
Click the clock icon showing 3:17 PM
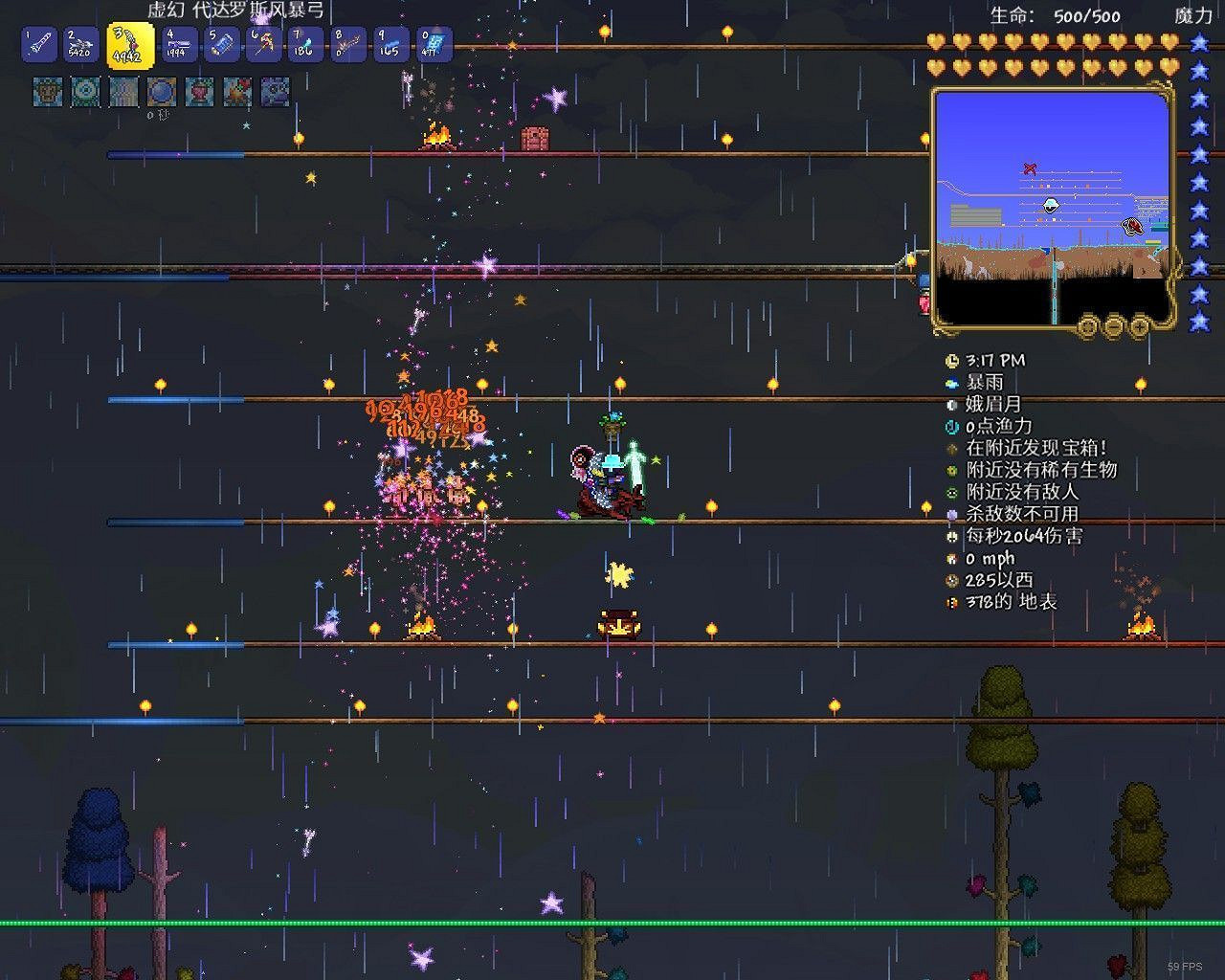(950, 361)
